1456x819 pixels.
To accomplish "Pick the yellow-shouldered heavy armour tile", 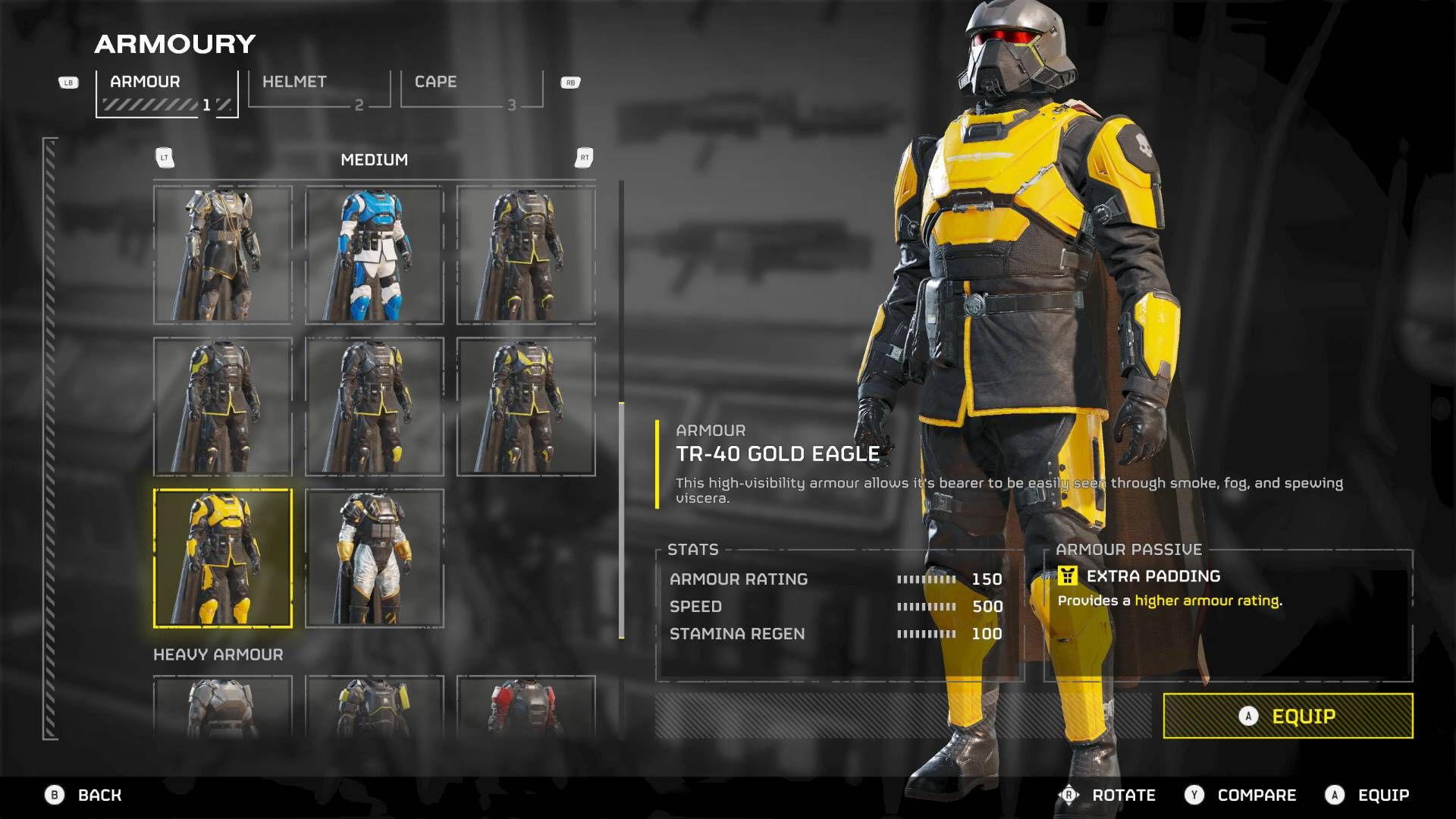I will click(375, 707).
